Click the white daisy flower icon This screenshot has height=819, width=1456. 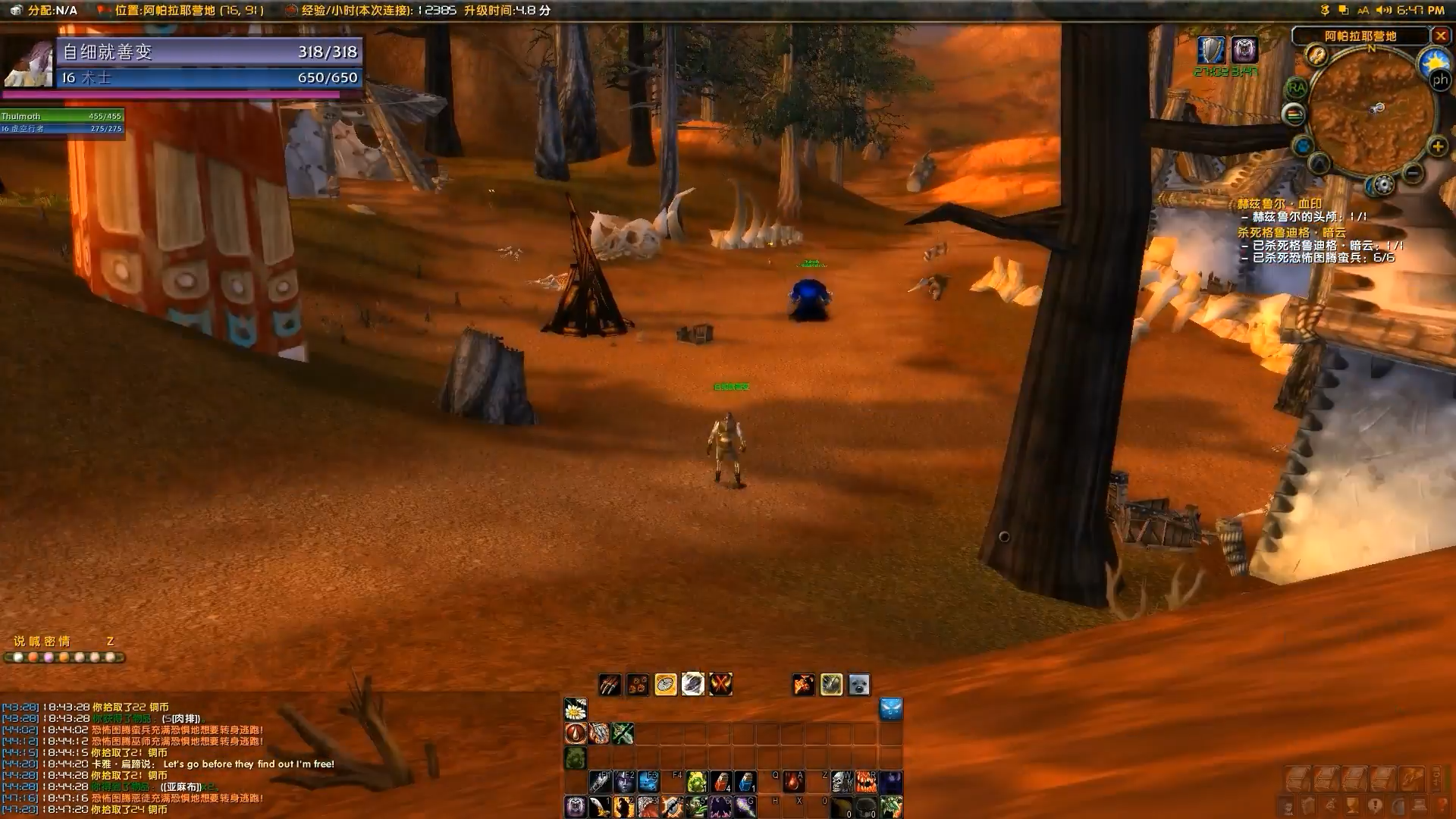pyautogui.click(x=576, y=710)
